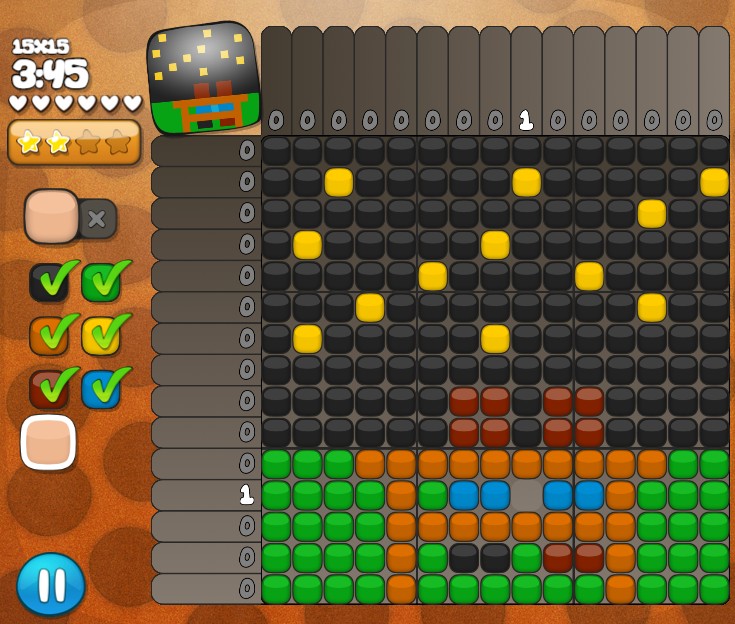Click the puzzle preview thumbnail
This screenshot has width=735, height=624.
[x=204, y=77]
